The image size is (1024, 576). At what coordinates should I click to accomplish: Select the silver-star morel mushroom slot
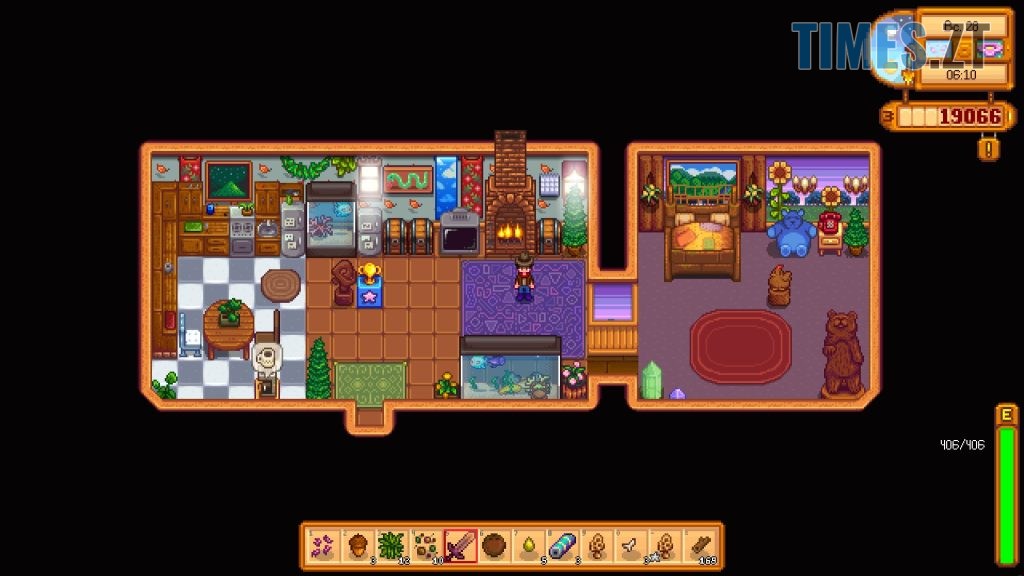click(x=664, y=546)
